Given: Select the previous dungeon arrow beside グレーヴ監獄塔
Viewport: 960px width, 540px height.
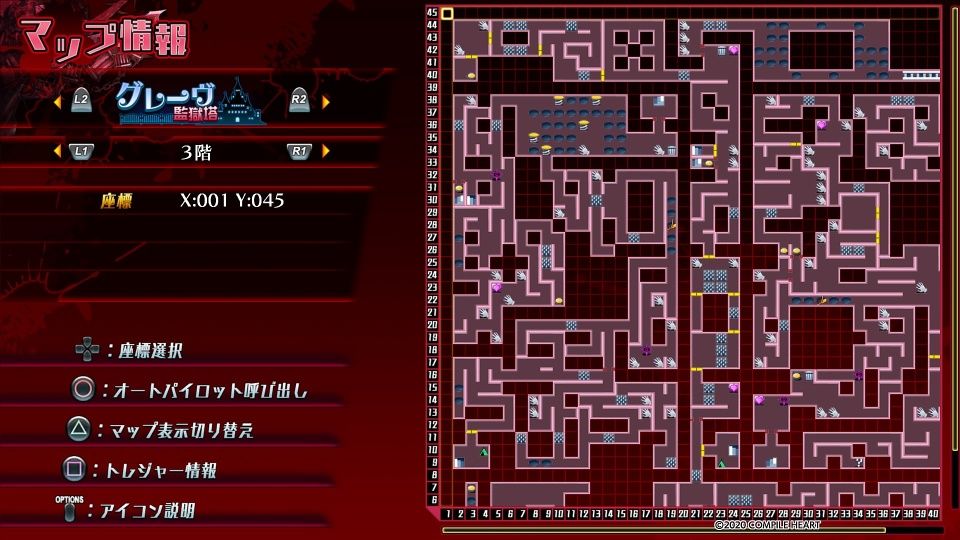Looking at the screenshot, I should pos(55,101).
